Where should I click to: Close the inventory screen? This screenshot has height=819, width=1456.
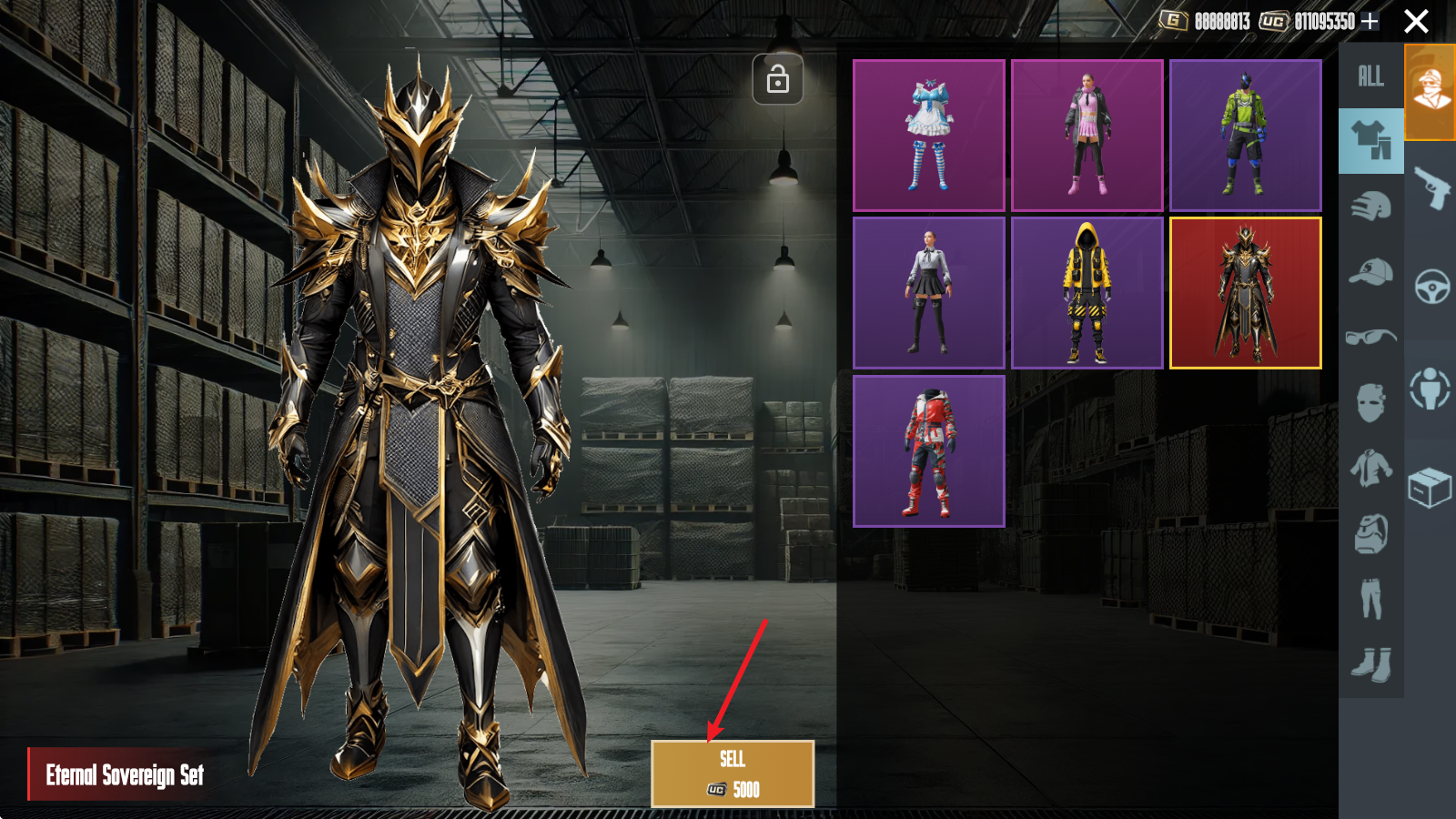point(1416,21)
